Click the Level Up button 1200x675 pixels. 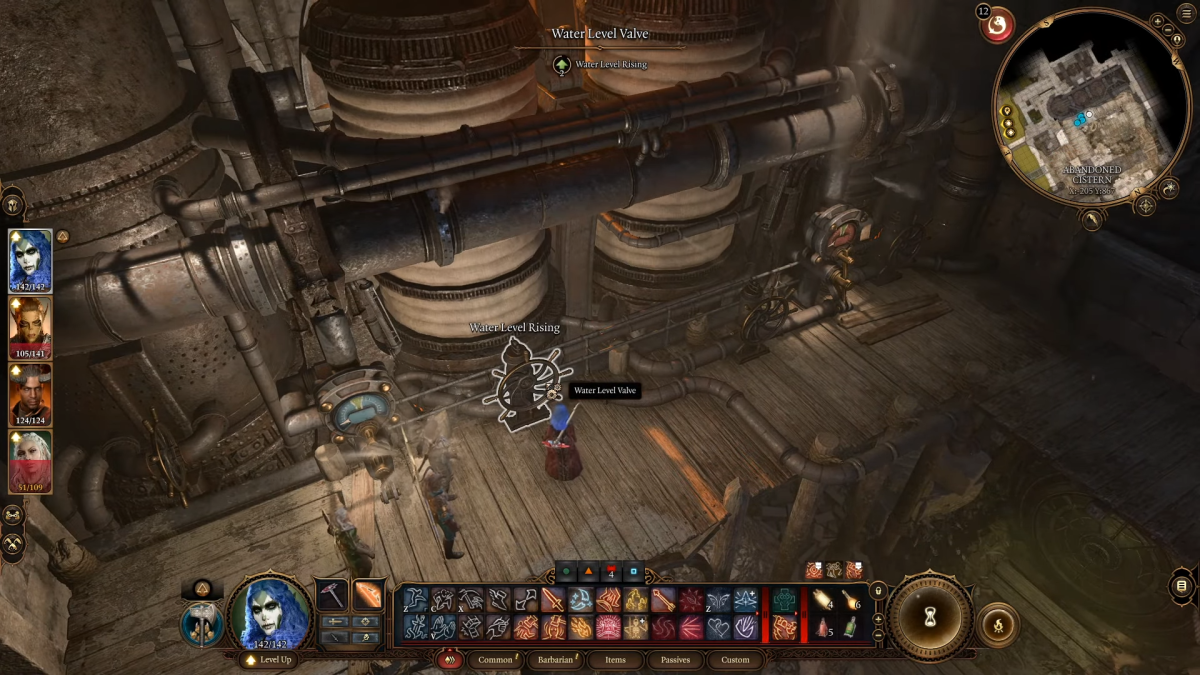(272, 660)
